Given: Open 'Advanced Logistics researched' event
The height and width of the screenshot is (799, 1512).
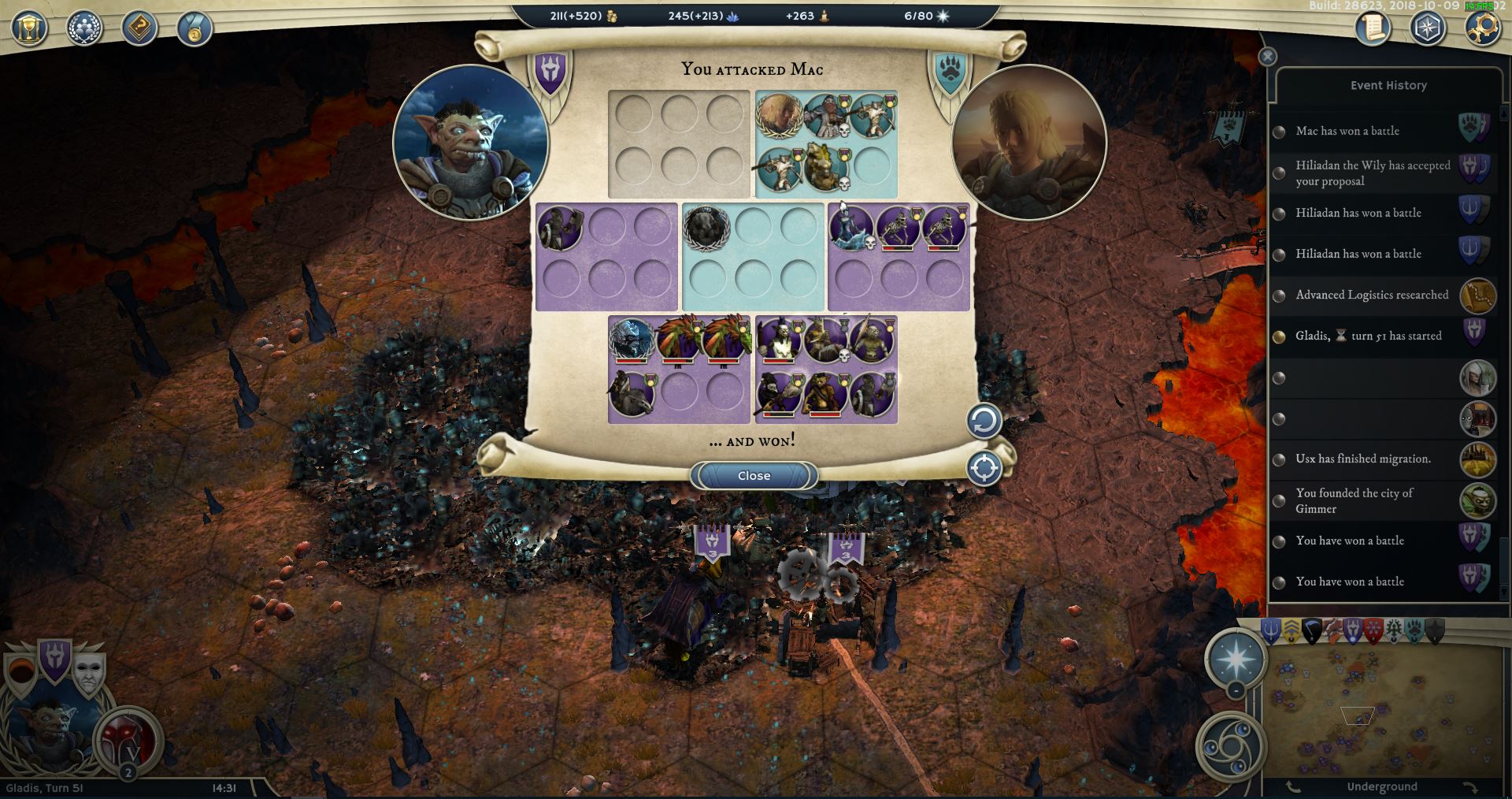Looking at the screenshot, I should click(1372, 295).
